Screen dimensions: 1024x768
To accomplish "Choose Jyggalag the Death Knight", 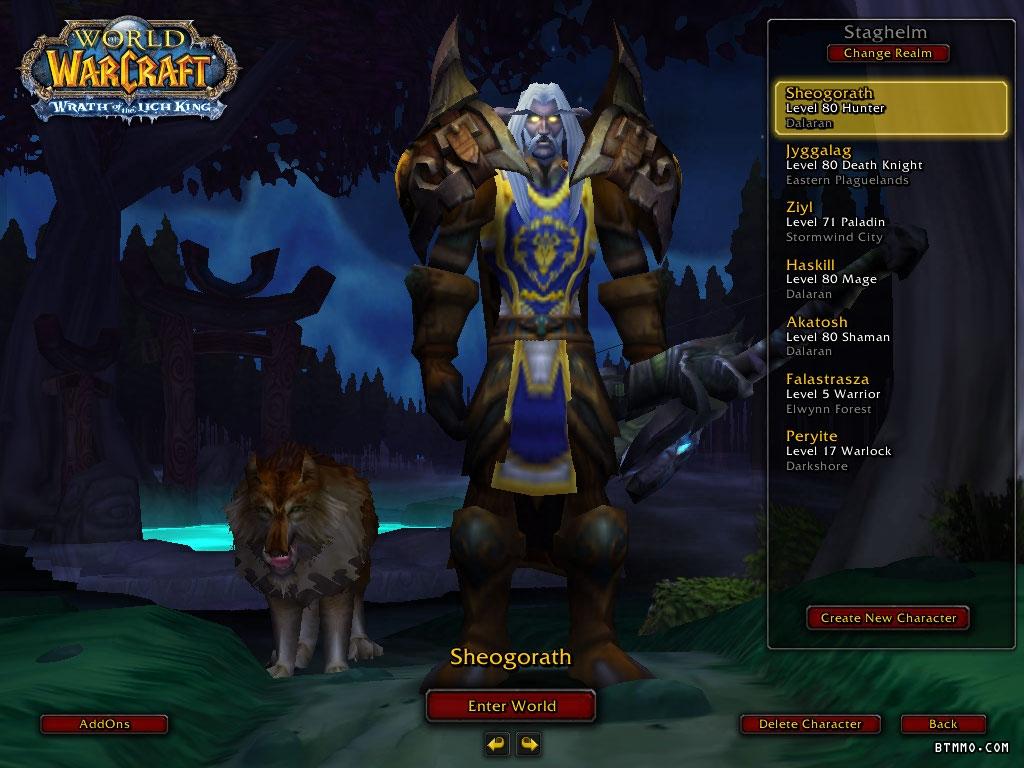I will [891, 165].
